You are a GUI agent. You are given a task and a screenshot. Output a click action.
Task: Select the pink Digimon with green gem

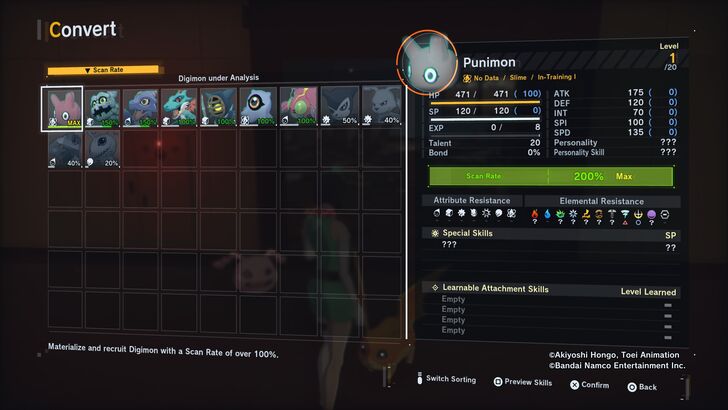pos(298,107)
